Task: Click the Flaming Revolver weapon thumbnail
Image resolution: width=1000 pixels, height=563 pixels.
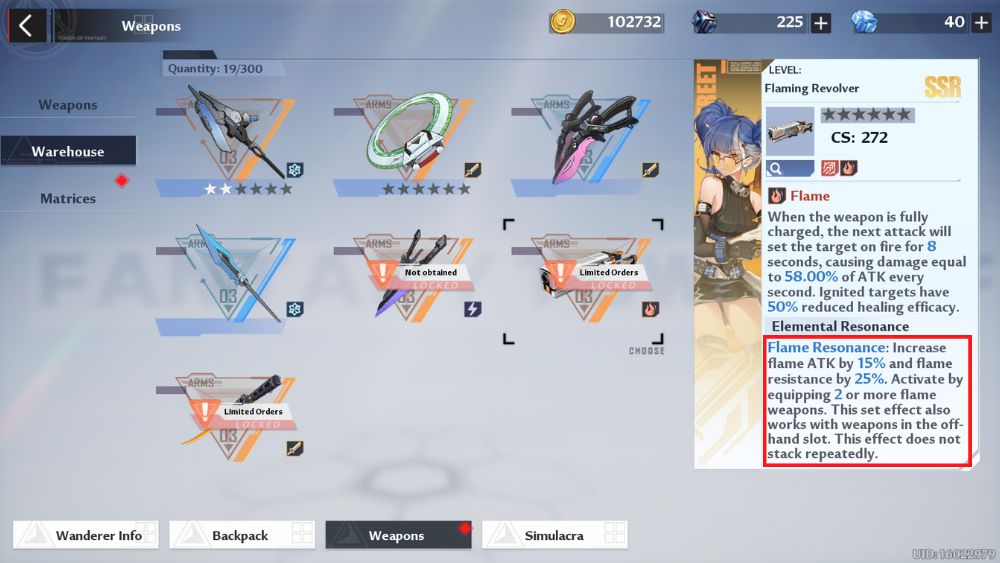Action: coord(790,129)
